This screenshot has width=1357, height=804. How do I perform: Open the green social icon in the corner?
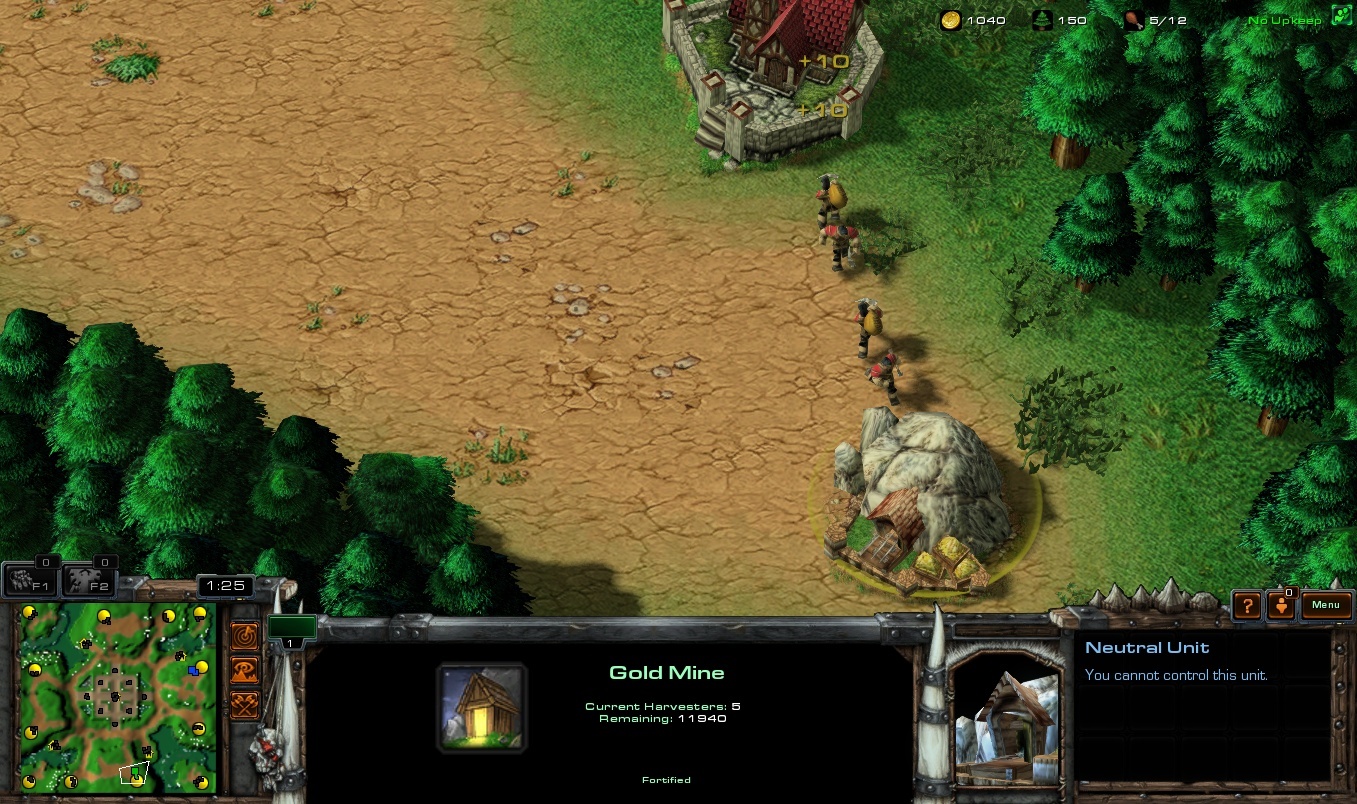1341,18
